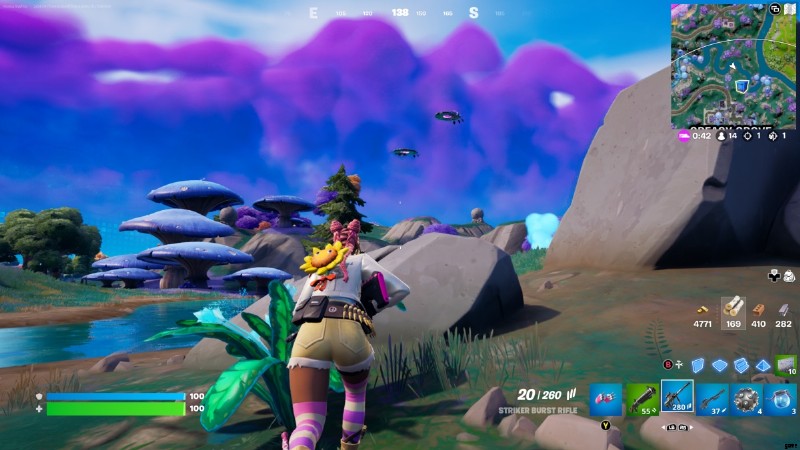Screen dimensions: 800x450
Task: Select the wall building piece
Action: click(699, 365)
